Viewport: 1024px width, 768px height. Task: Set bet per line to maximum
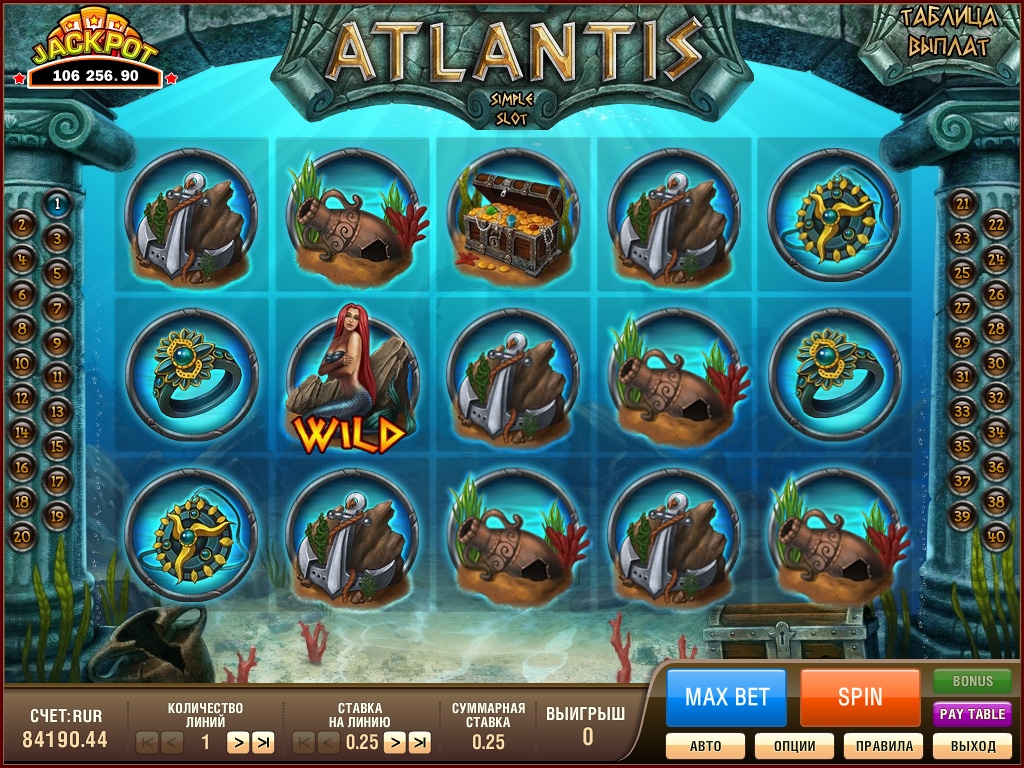420,742
